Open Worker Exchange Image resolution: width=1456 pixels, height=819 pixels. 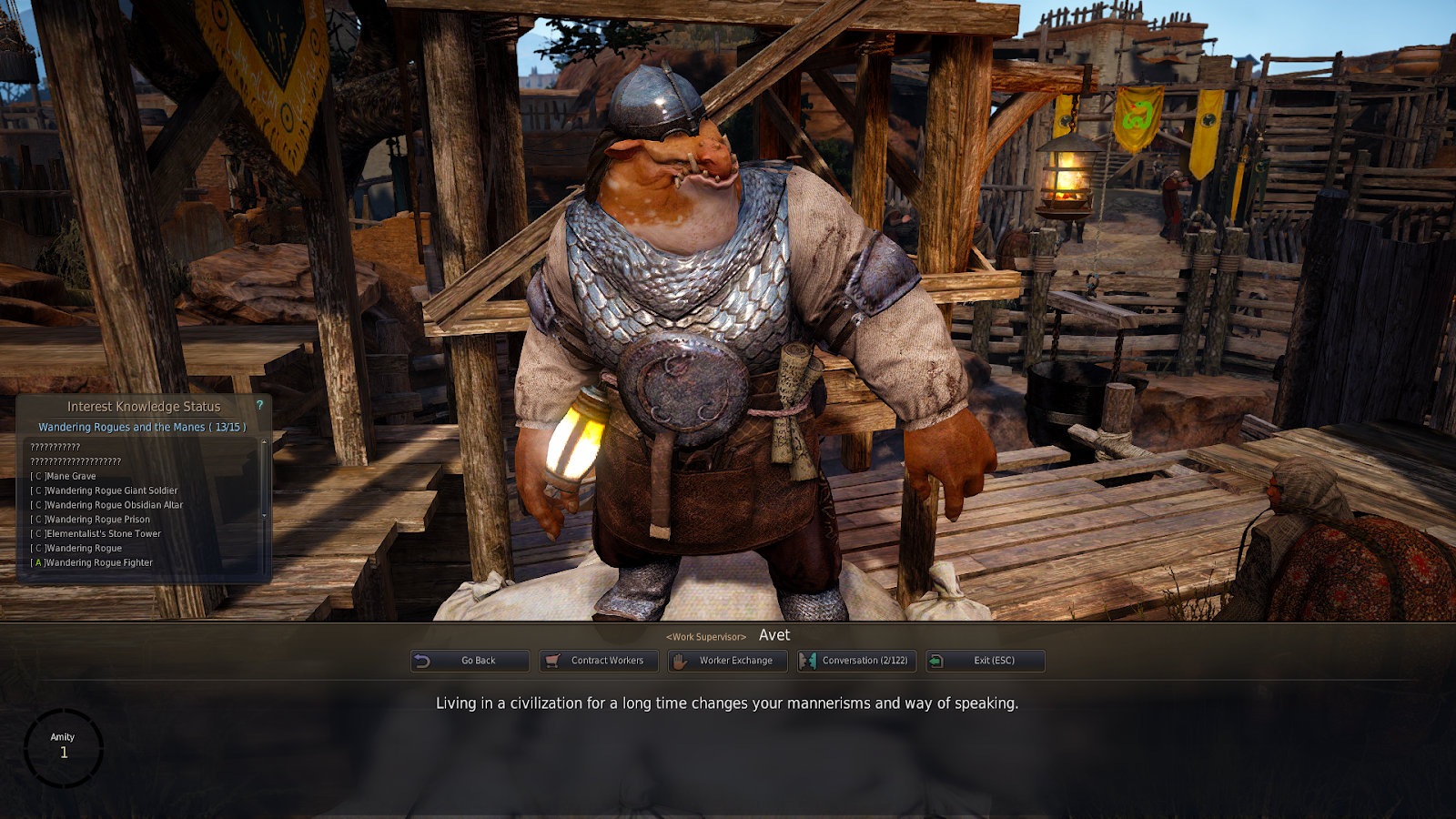(726, 661)
